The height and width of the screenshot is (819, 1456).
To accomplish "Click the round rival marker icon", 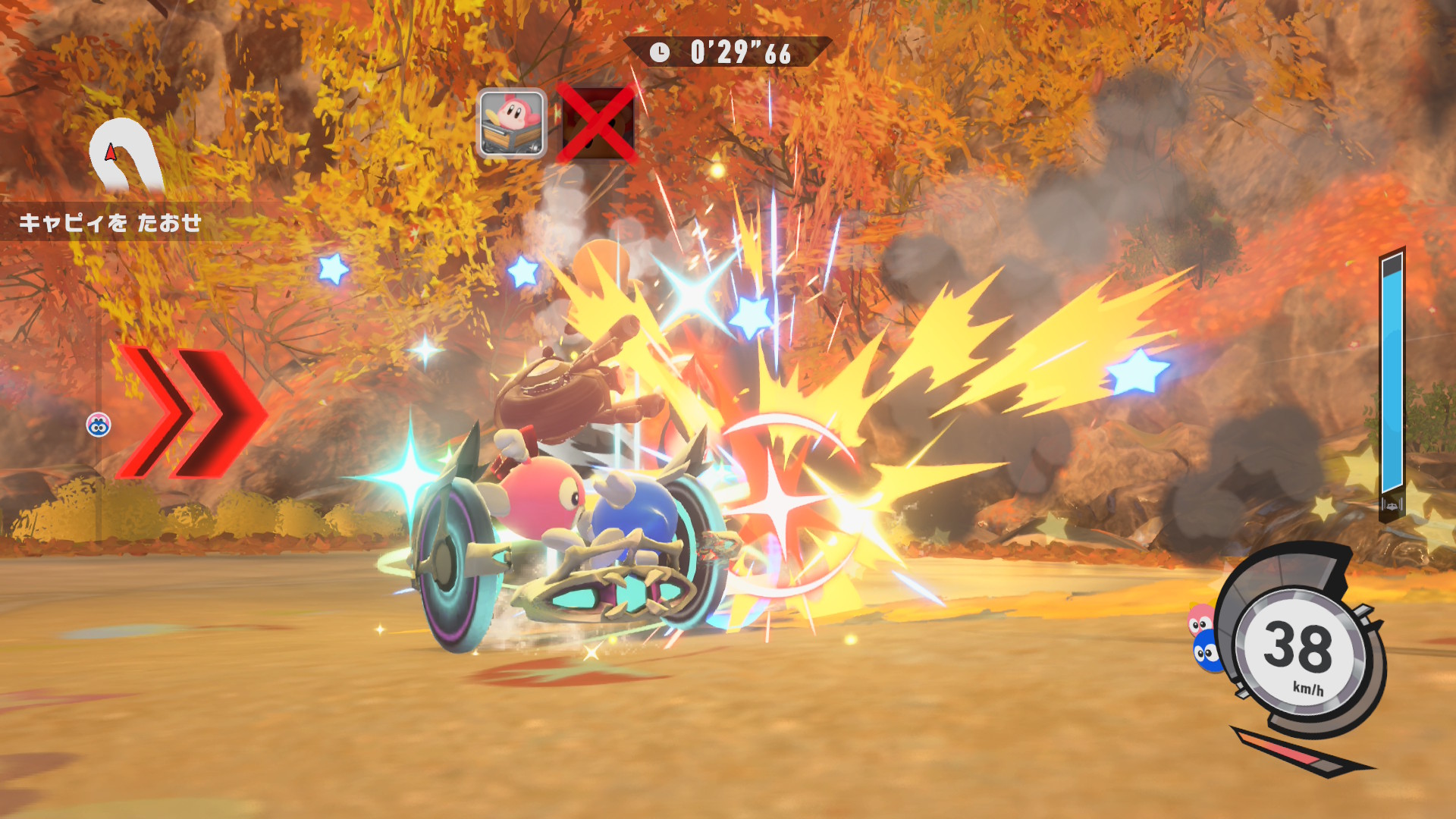I will (99, 425).
